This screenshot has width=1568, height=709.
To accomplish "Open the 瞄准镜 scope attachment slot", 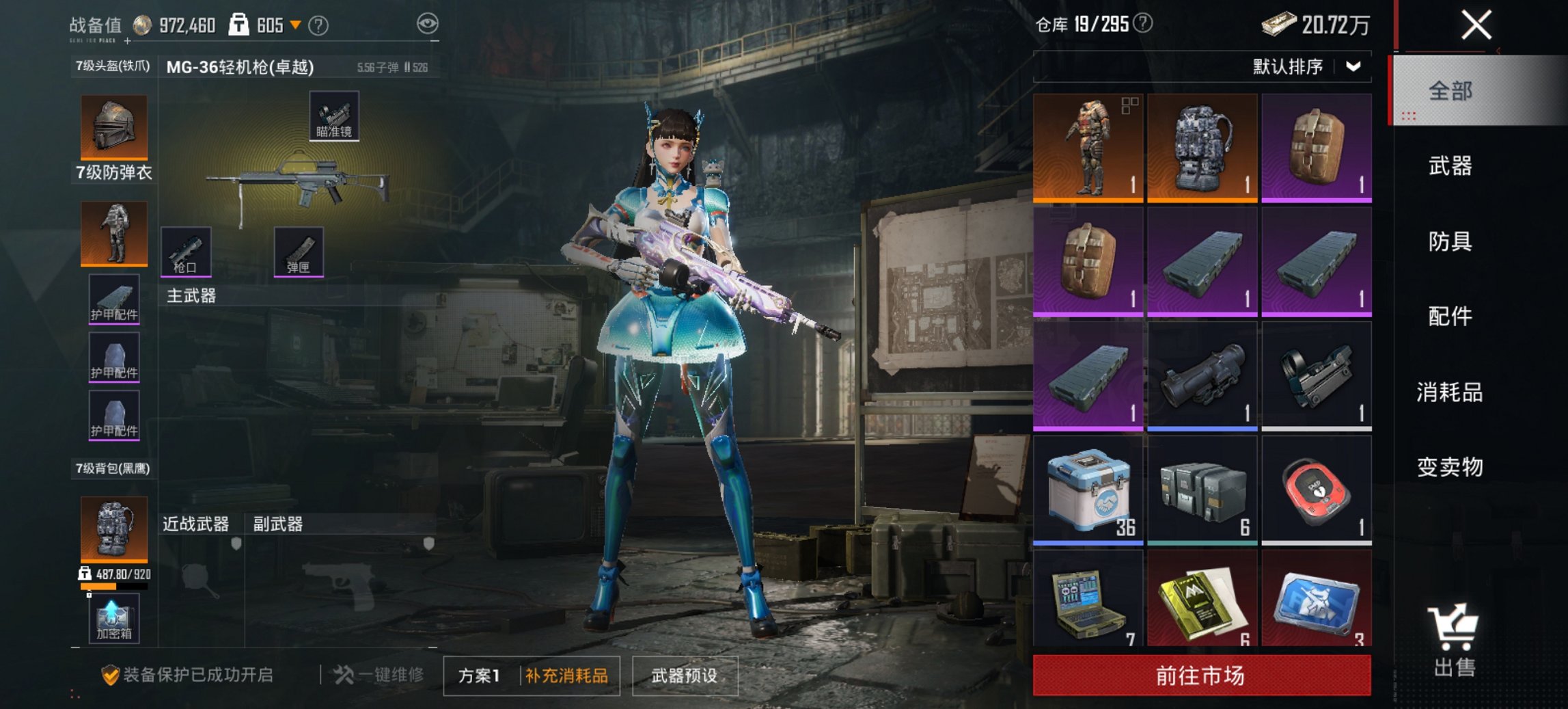I will click(x=334, y=118).
